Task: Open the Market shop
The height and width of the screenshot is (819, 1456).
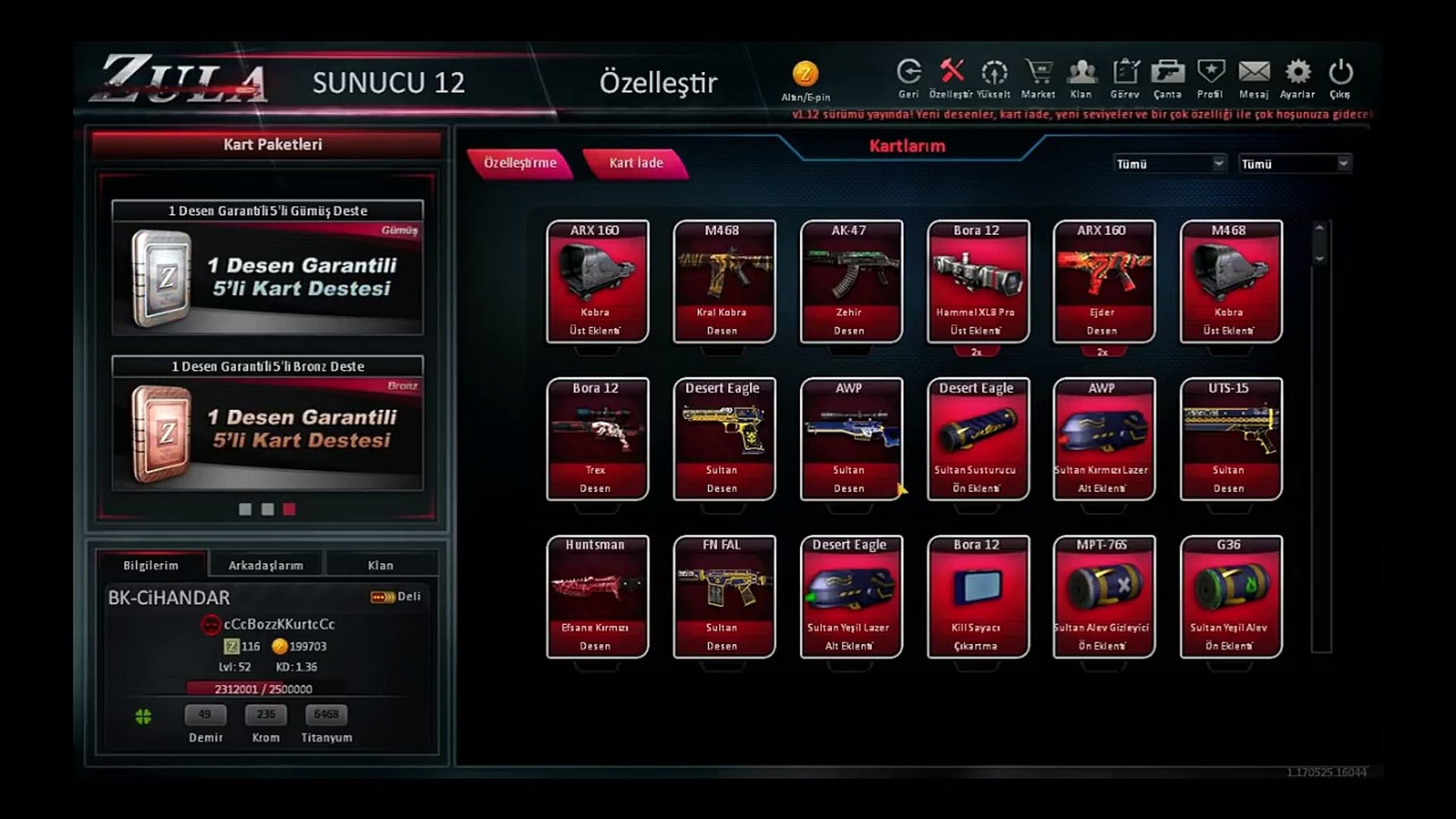Action: tap(1038, 77)
